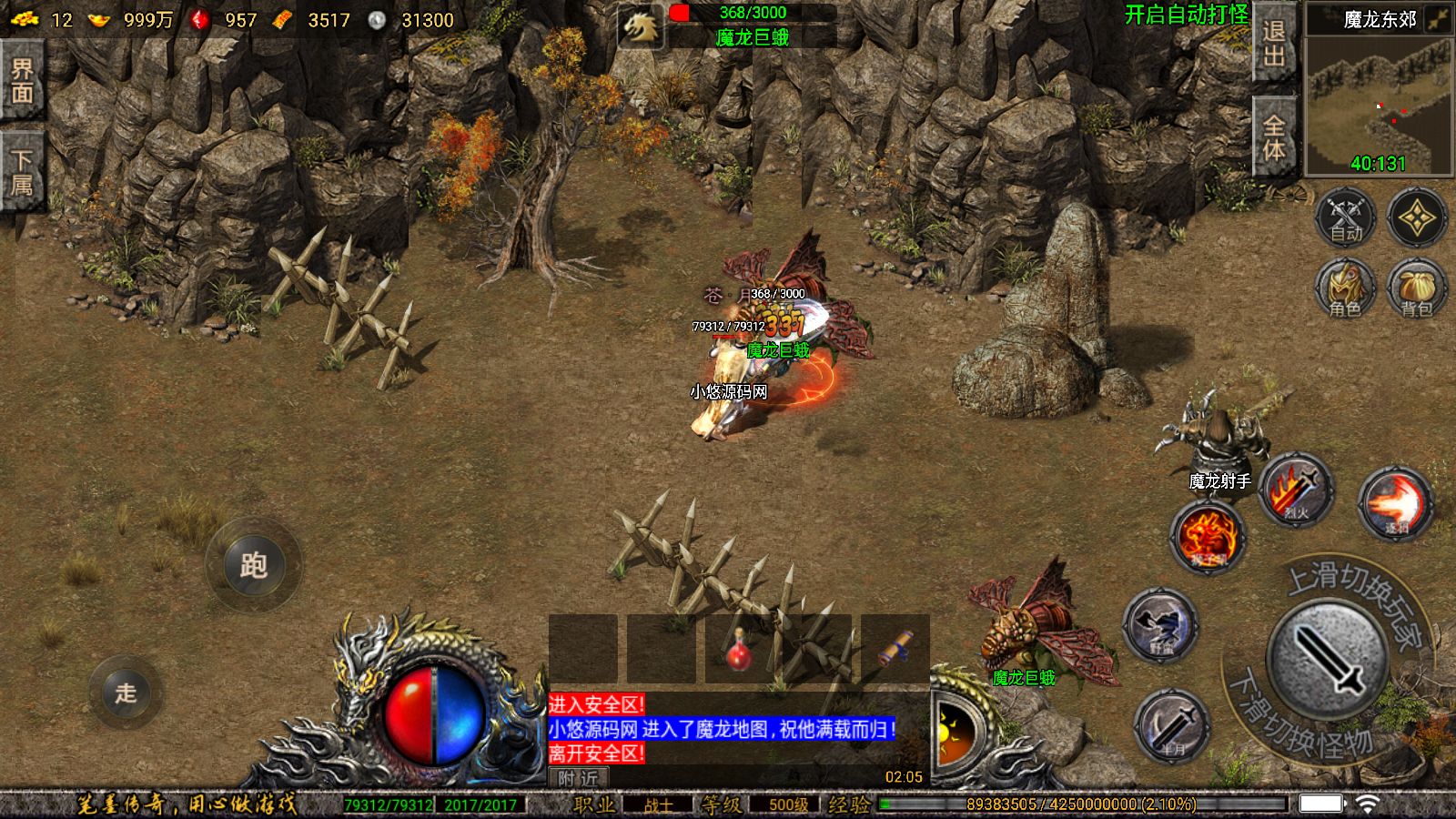The image size is (1456, 819).
Task: Open the 界面 side tab
Action: pos(22,82)
